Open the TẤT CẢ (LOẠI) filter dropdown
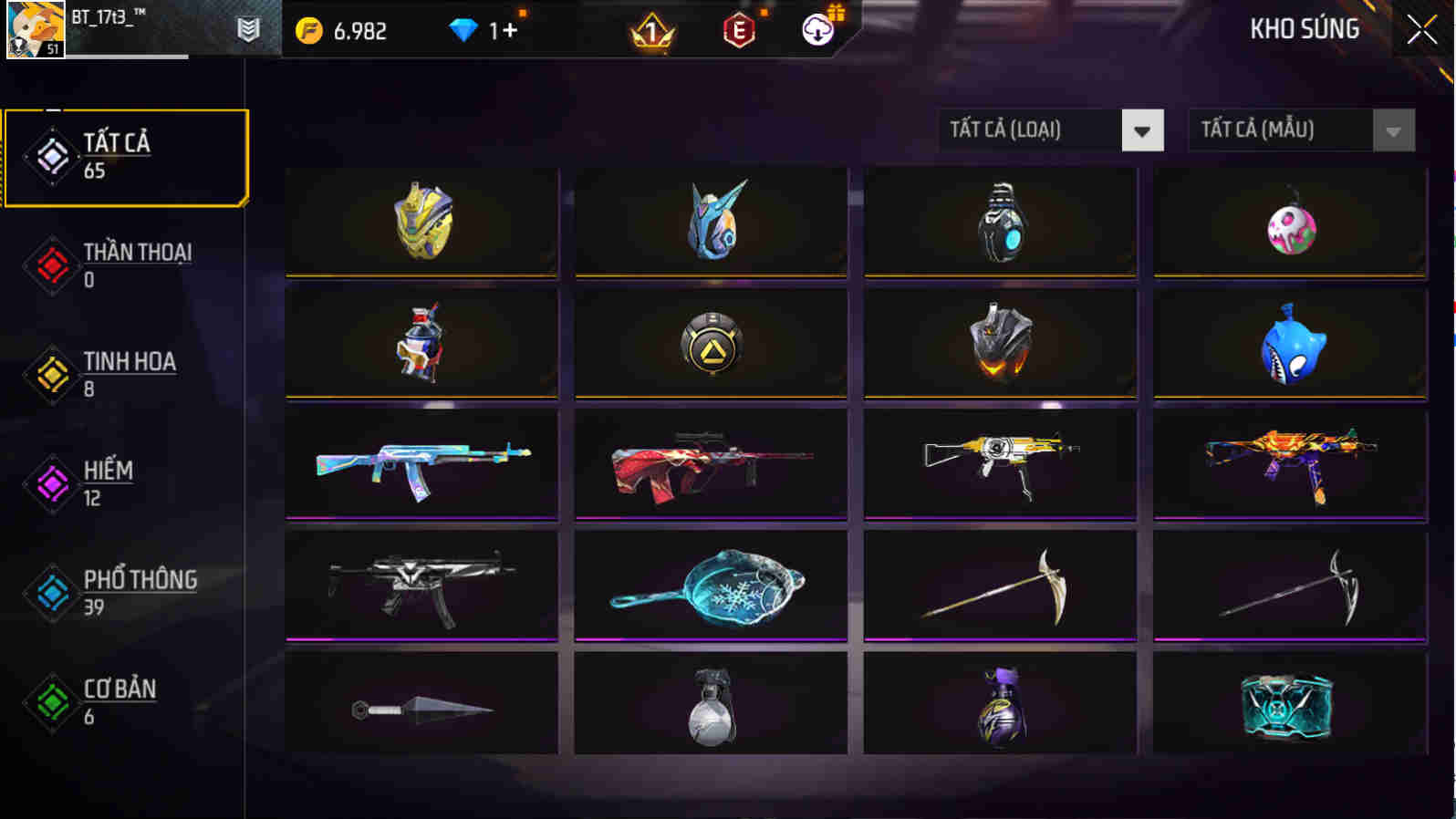This screenshot has width=1456, height=819. 1049,130
